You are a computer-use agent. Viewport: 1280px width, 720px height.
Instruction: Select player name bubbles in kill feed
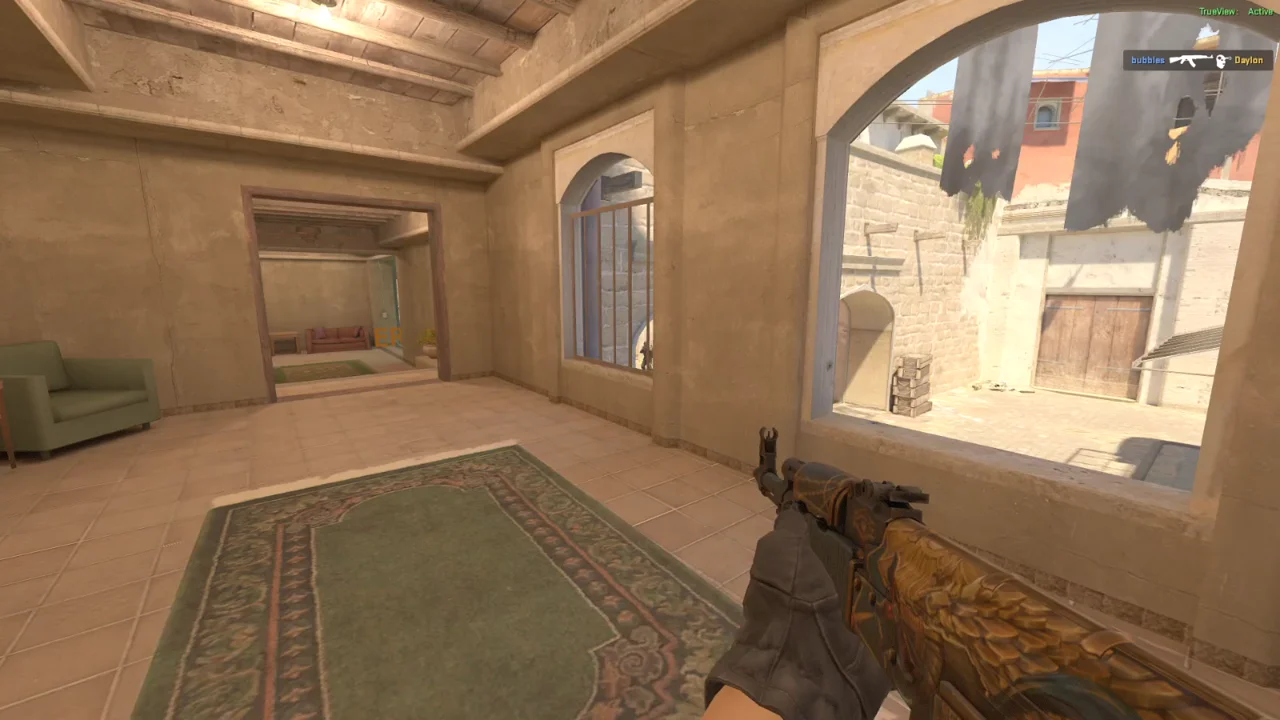point(1148,60)
